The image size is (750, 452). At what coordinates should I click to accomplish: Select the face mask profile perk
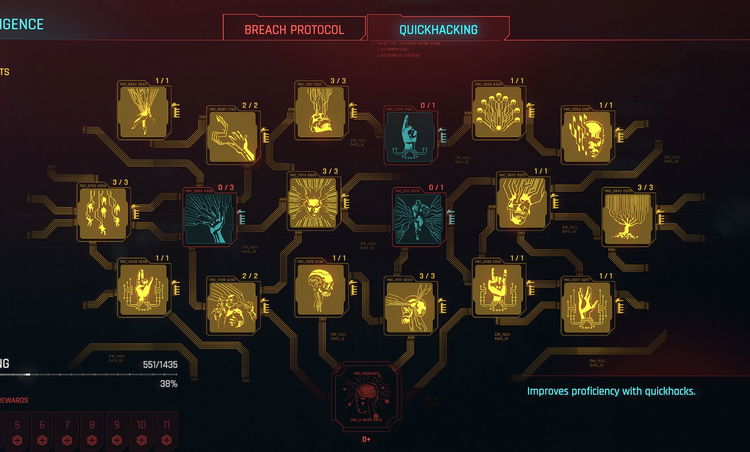coord(586,134)
